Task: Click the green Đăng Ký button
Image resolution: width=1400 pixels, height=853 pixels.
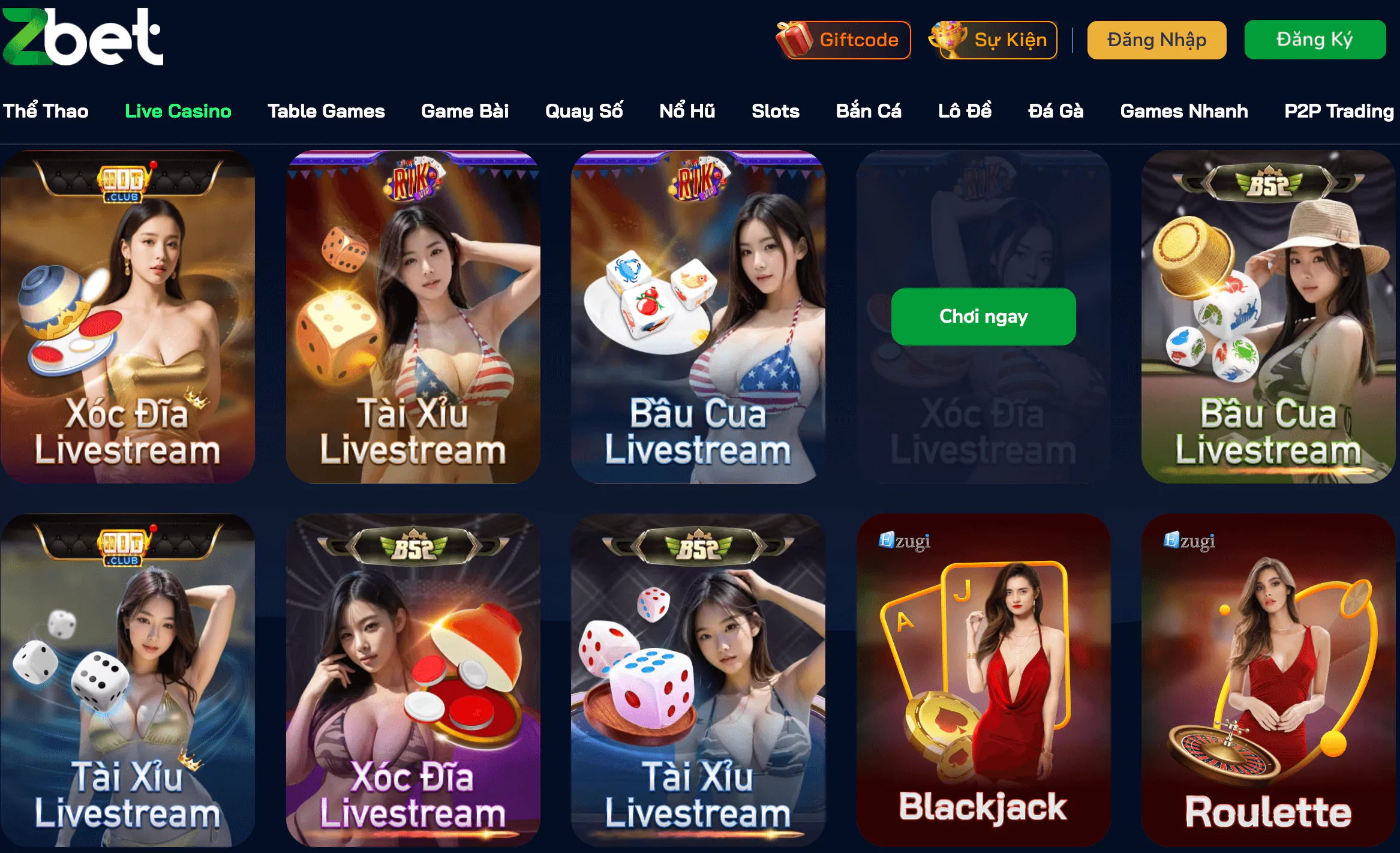Action: (1315, 40)
